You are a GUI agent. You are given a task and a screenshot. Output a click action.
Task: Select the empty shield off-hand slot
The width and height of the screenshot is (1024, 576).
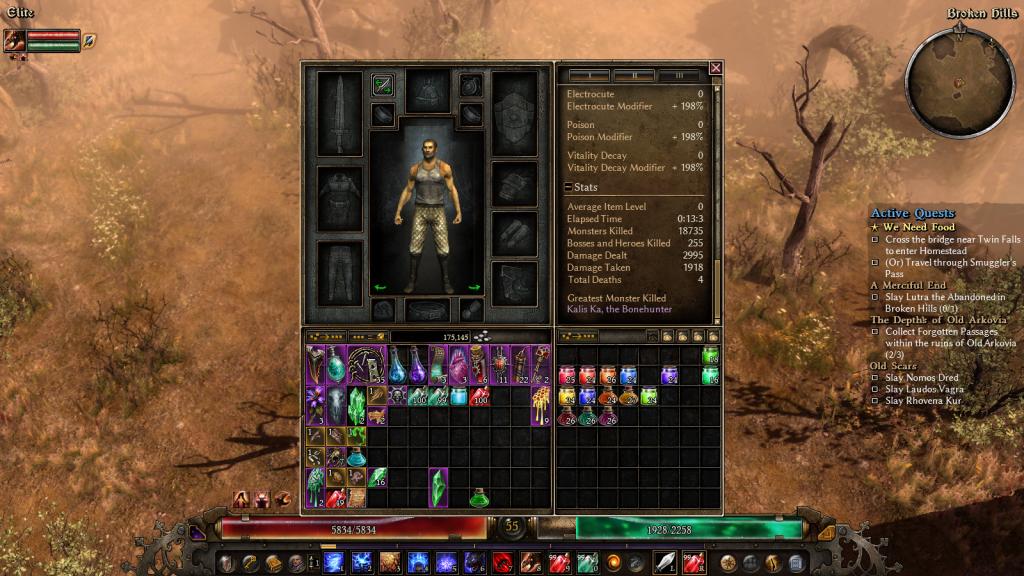[515, 113]
